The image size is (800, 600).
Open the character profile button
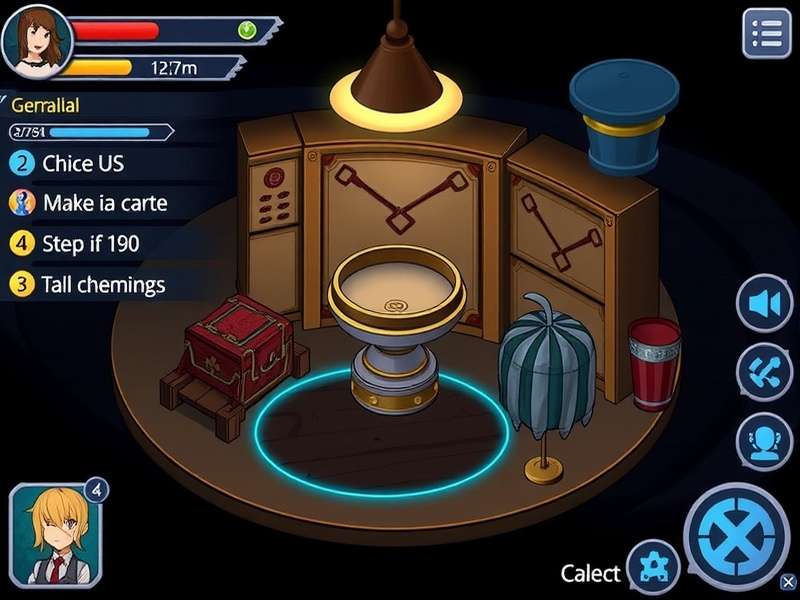(x=765, y=440)
